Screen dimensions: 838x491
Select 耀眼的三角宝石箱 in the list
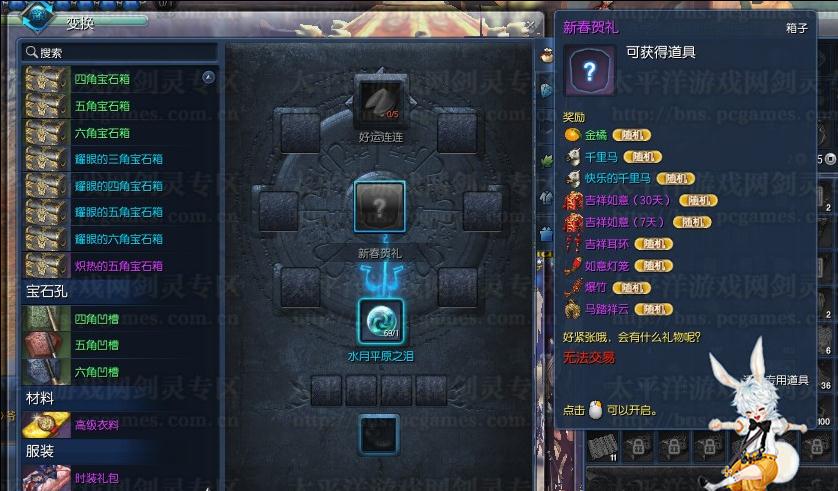[118, 159]
